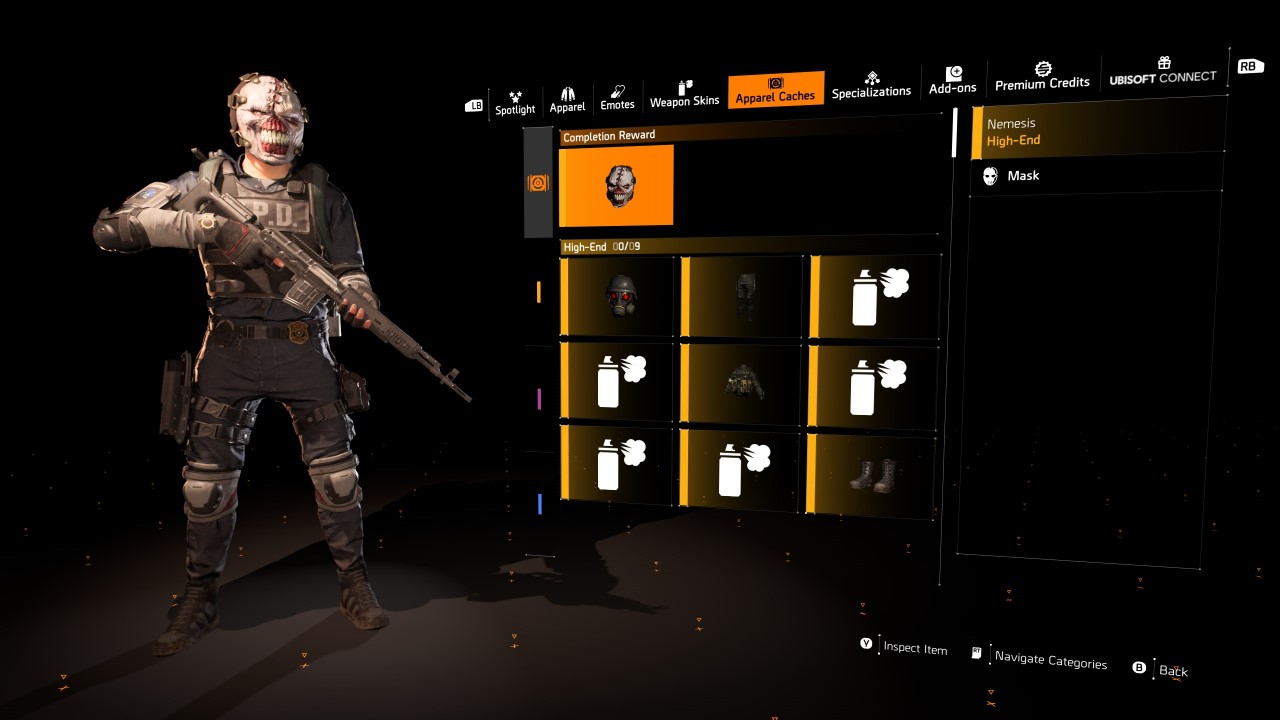Select the Nemesis mask completion reward

pos(619,186)
